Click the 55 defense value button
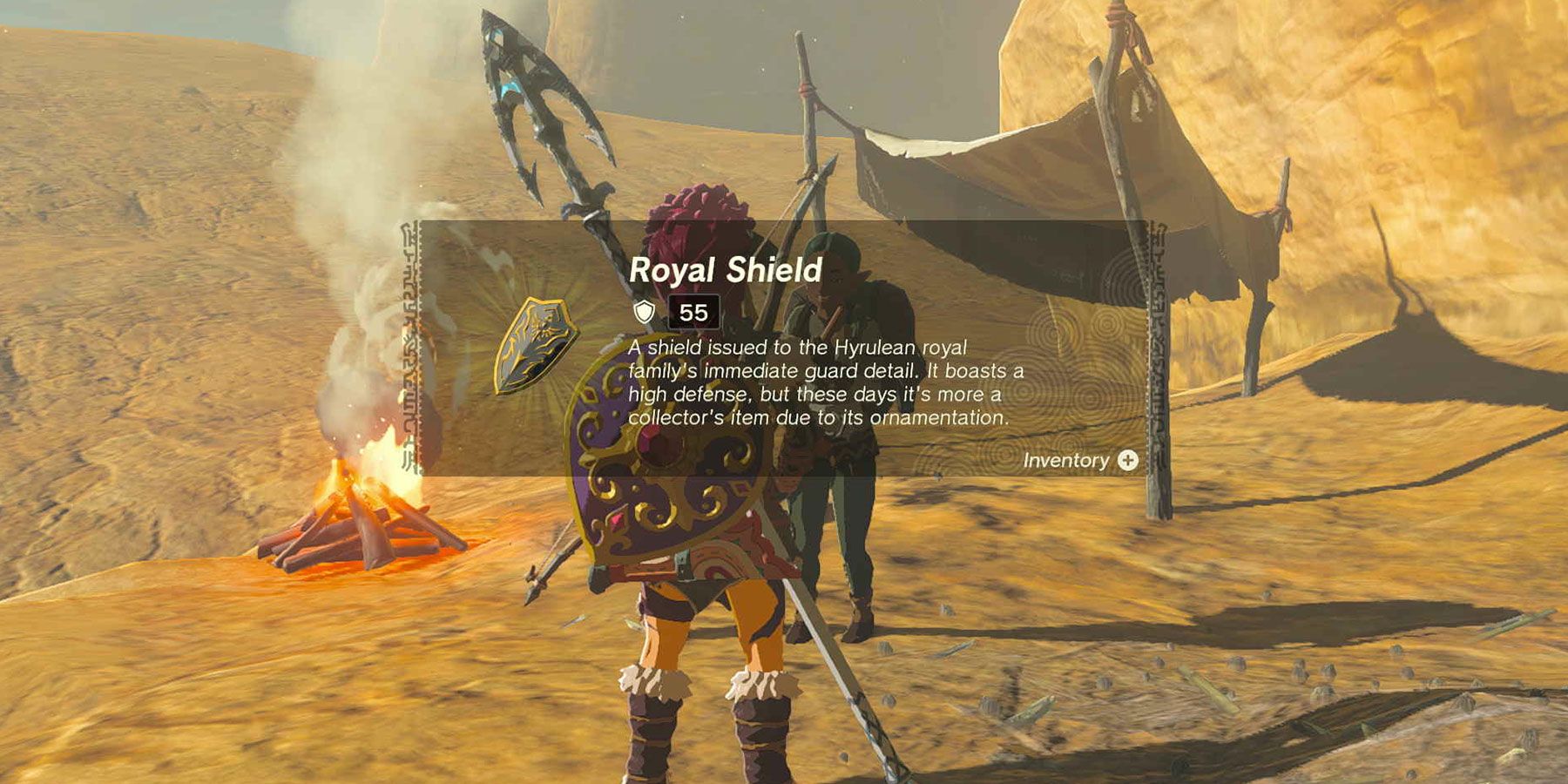The width and height of the screenshot is (1568, 784). pos(693,311)
